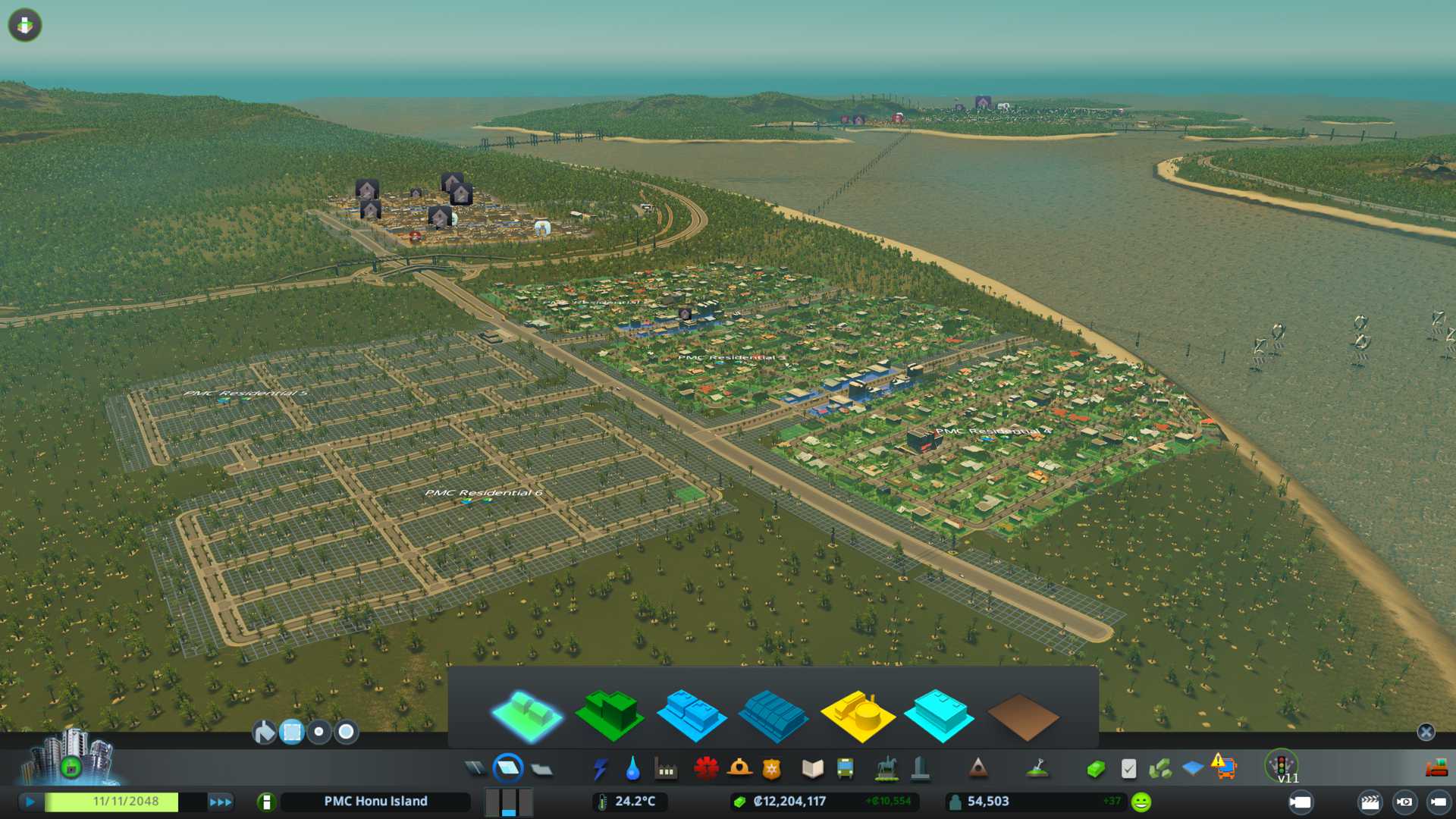The image size is (1456, 819).
Task: Open the water droplet services menu
Action: coord(632,769)
